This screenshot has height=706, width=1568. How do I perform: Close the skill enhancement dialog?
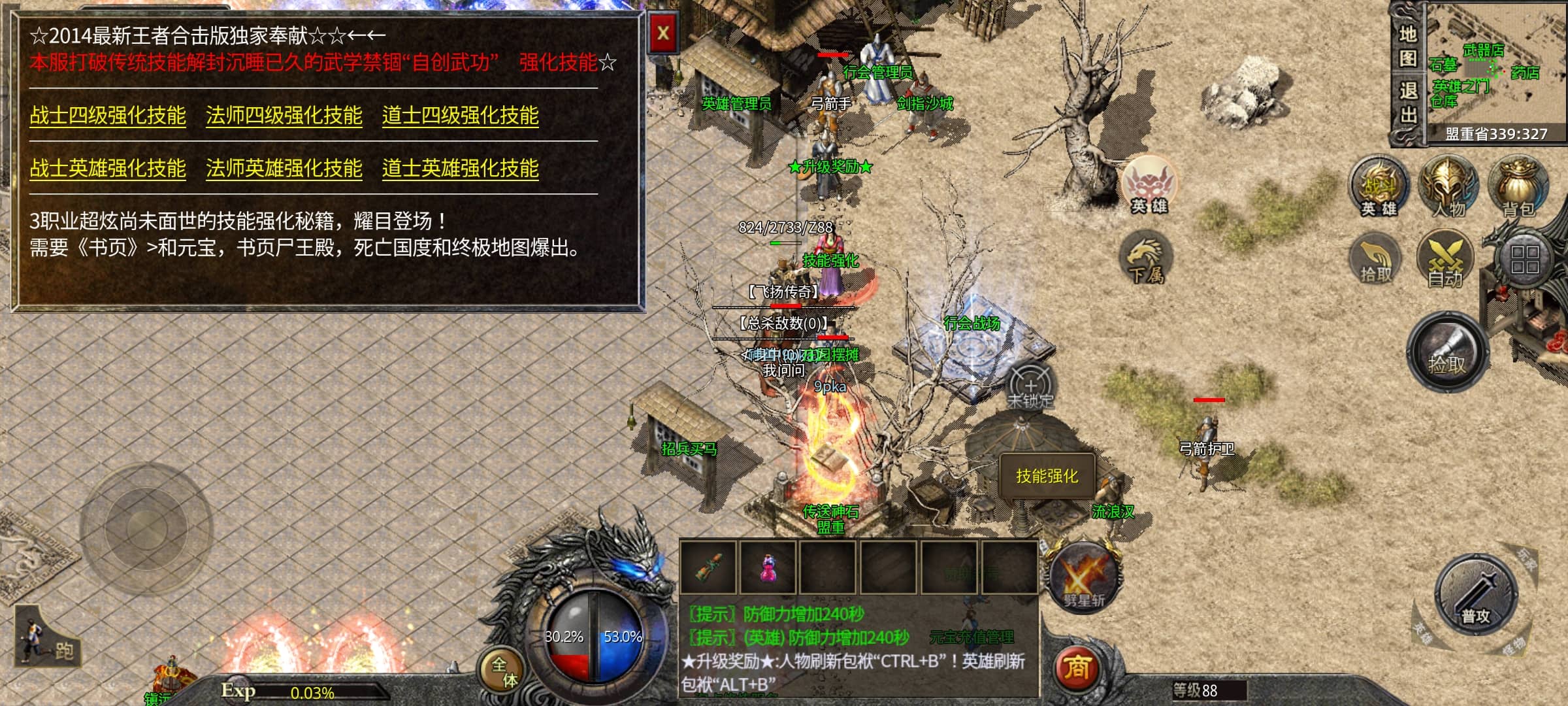pos(662,33)
